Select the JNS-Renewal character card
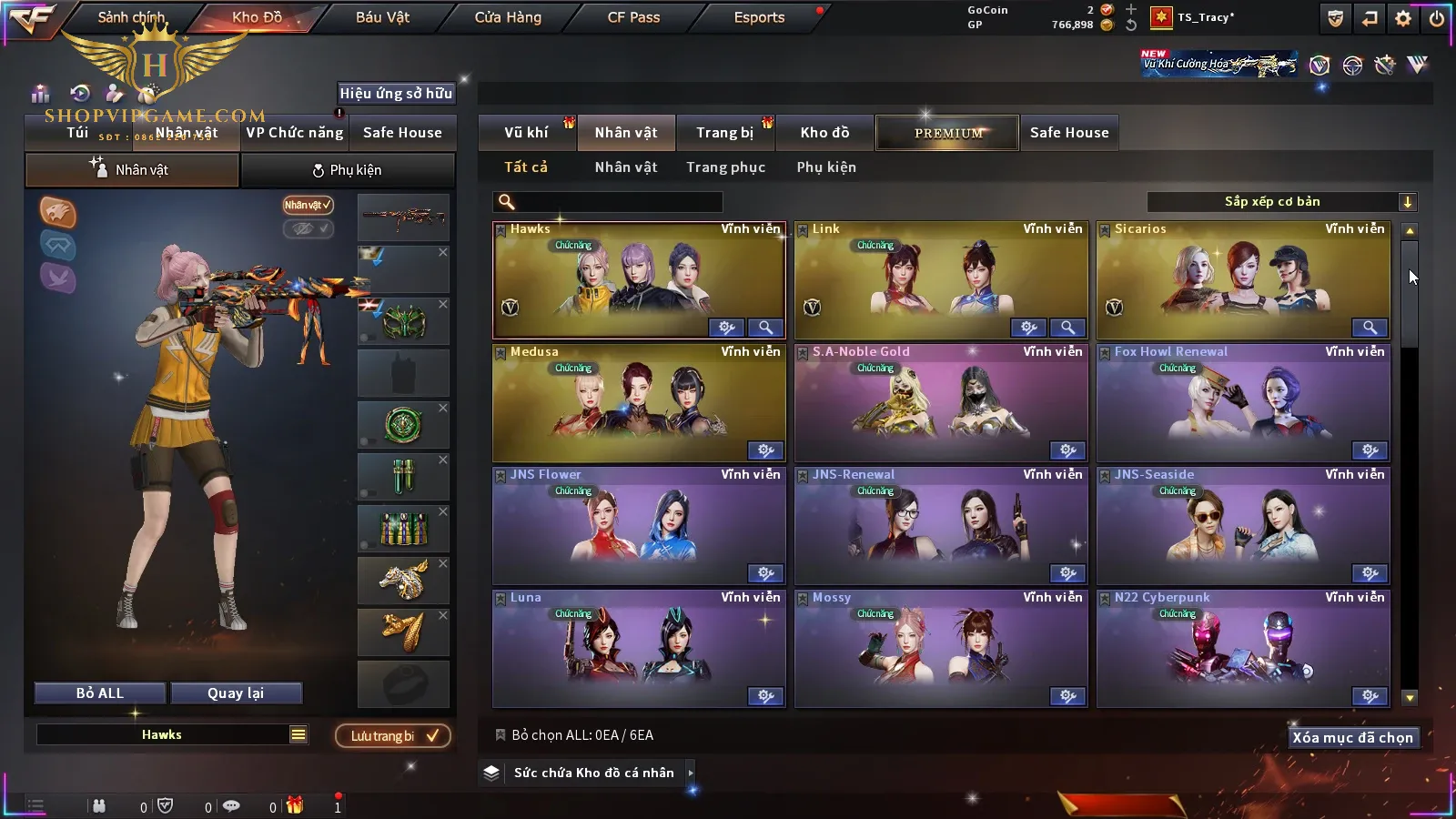Image resolution: width=1456 pixels, height=819 pixels. (941, 526)
